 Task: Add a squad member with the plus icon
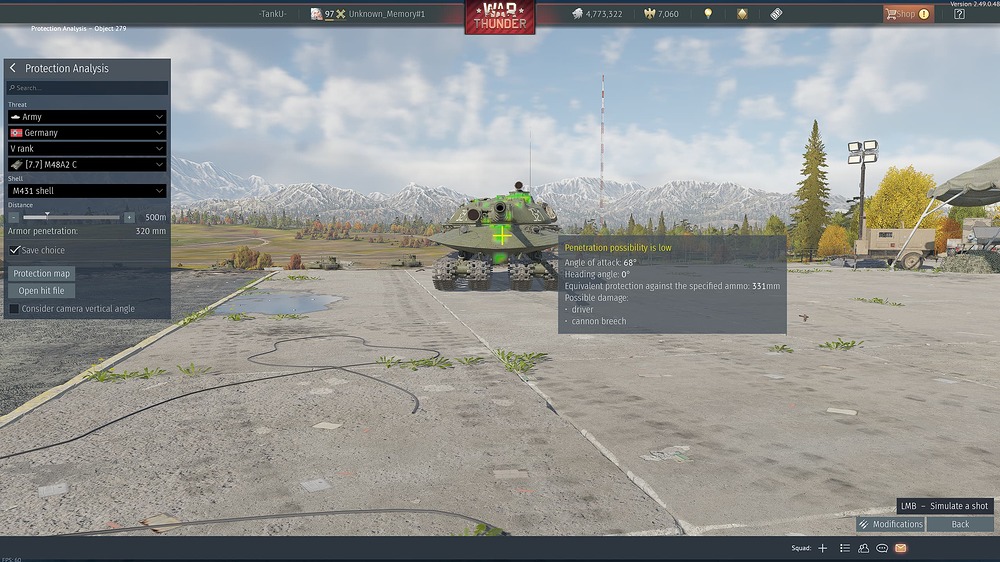tap(823, 548)
